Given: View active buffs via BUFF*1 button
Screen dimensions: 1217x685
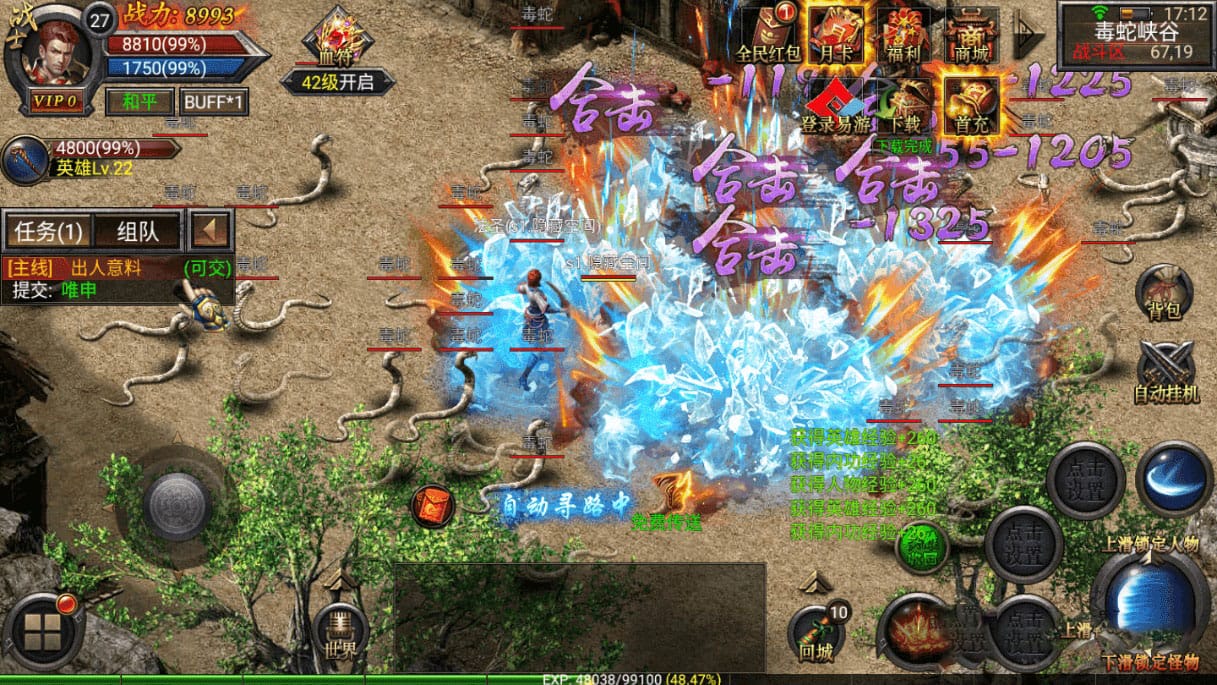Looking at the screenshot, I should click(x=214, y=101).
